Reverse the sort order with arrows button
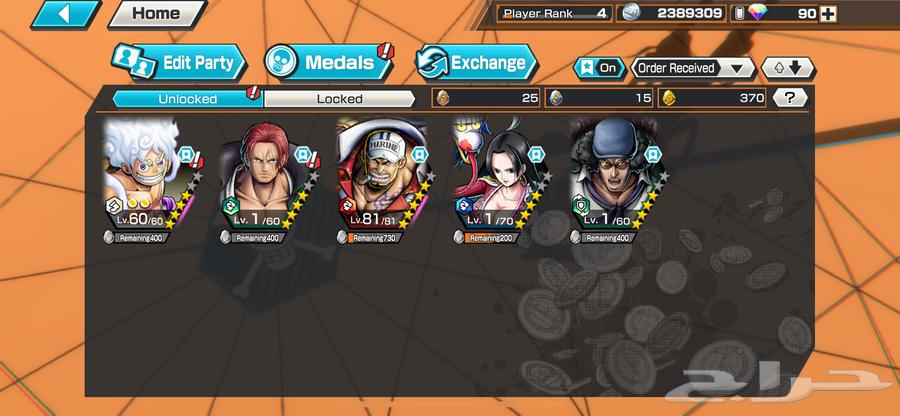This screenshot has width=900, height=416. point(787,68)
